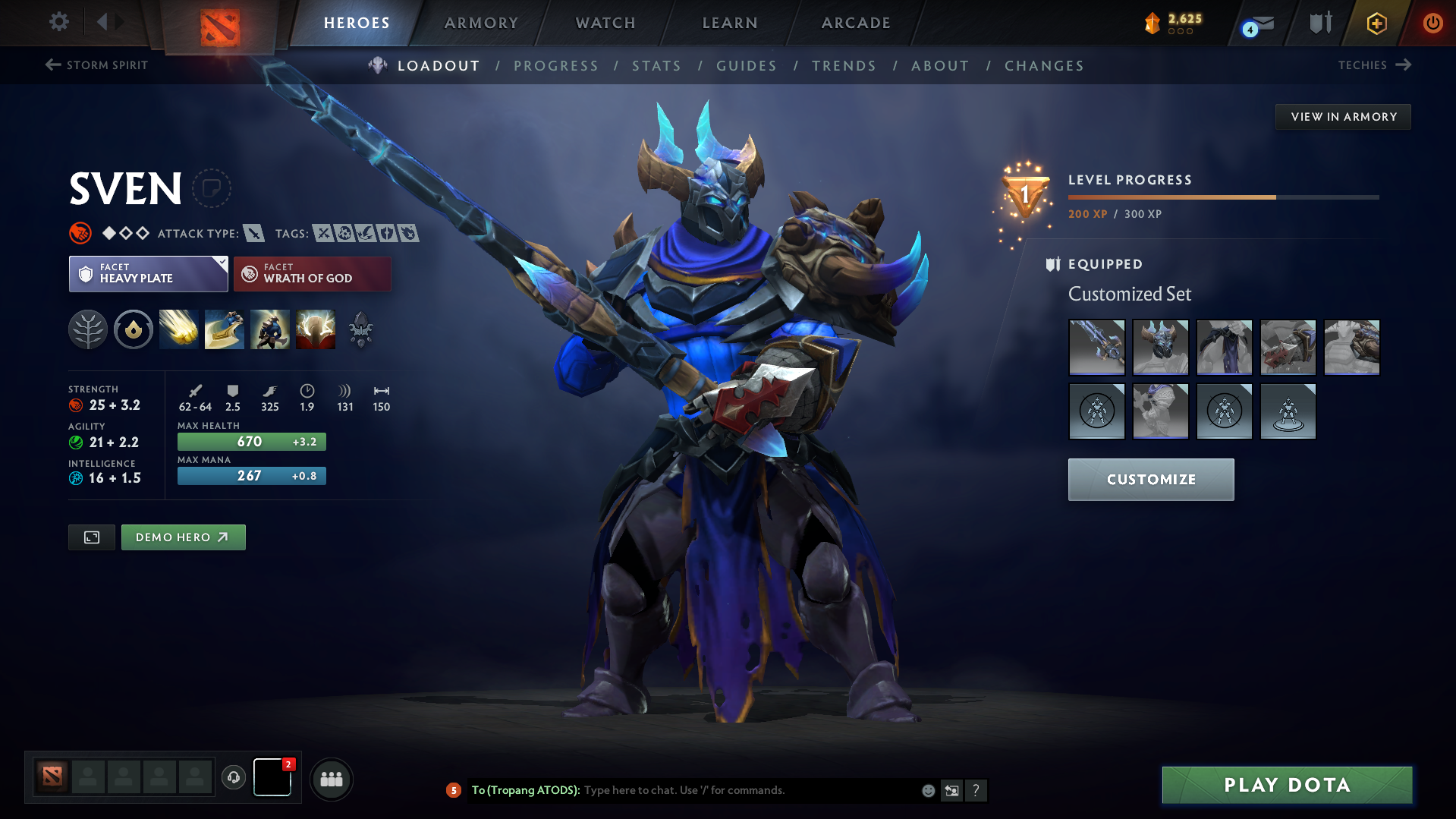The width and height of the screenshot is (1456, 819).
Task: Switch to the ARMORY tab
Action: 481,23
